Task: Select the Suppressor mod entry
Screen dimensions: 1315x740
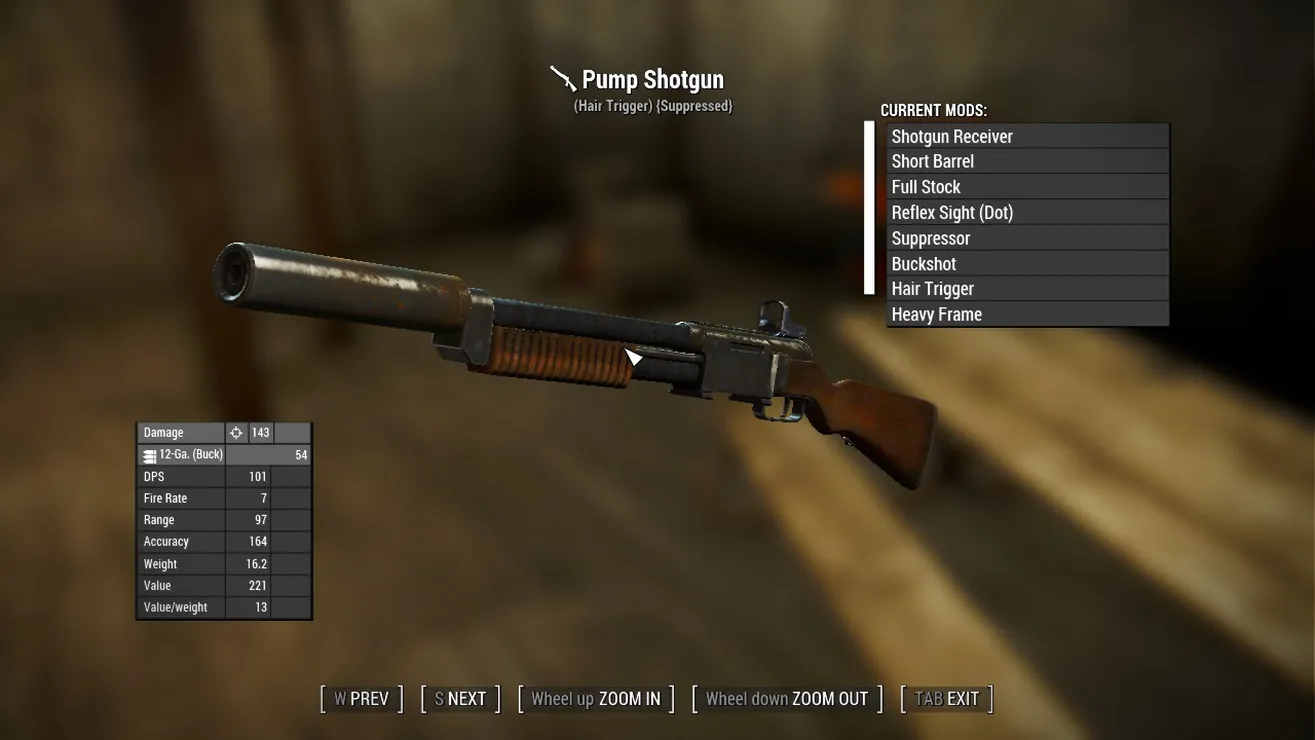Action: 1027,238
